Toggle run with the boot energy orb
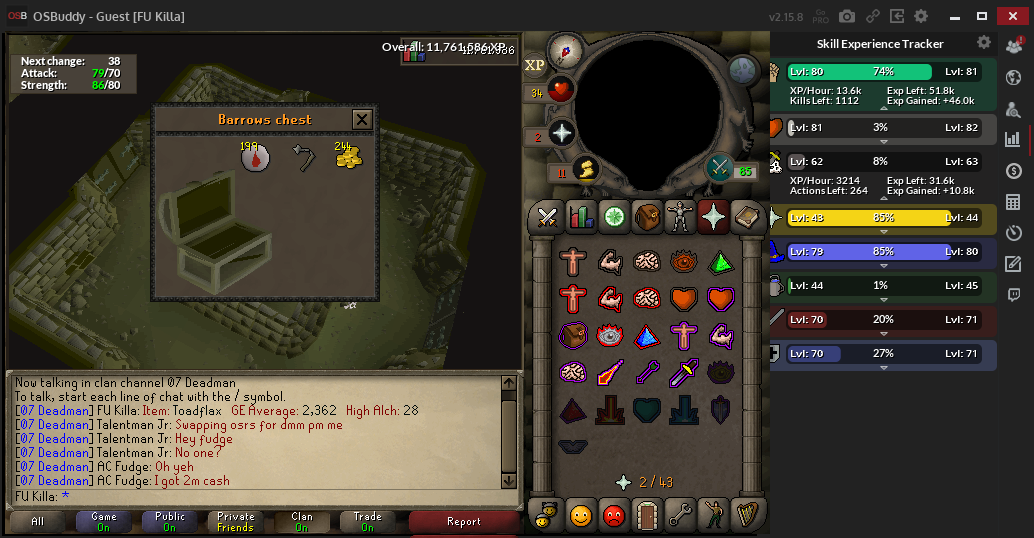The width and height of the screenshot is (1034, 538). click(x=586, y=169)
